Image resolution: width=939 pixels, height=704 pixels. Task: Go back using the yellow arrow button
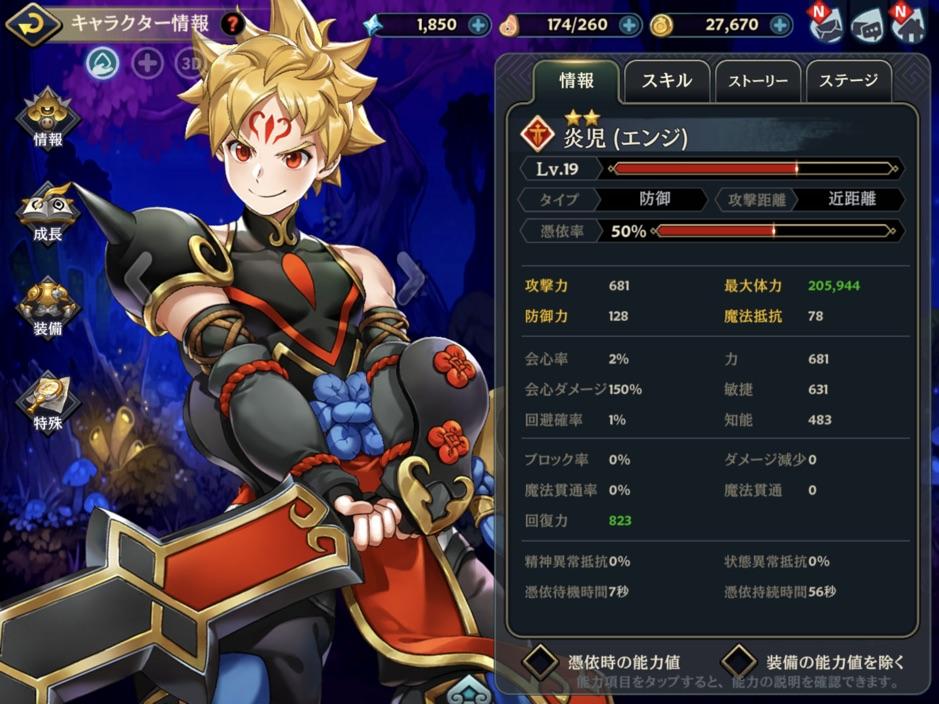coord(32,22)
